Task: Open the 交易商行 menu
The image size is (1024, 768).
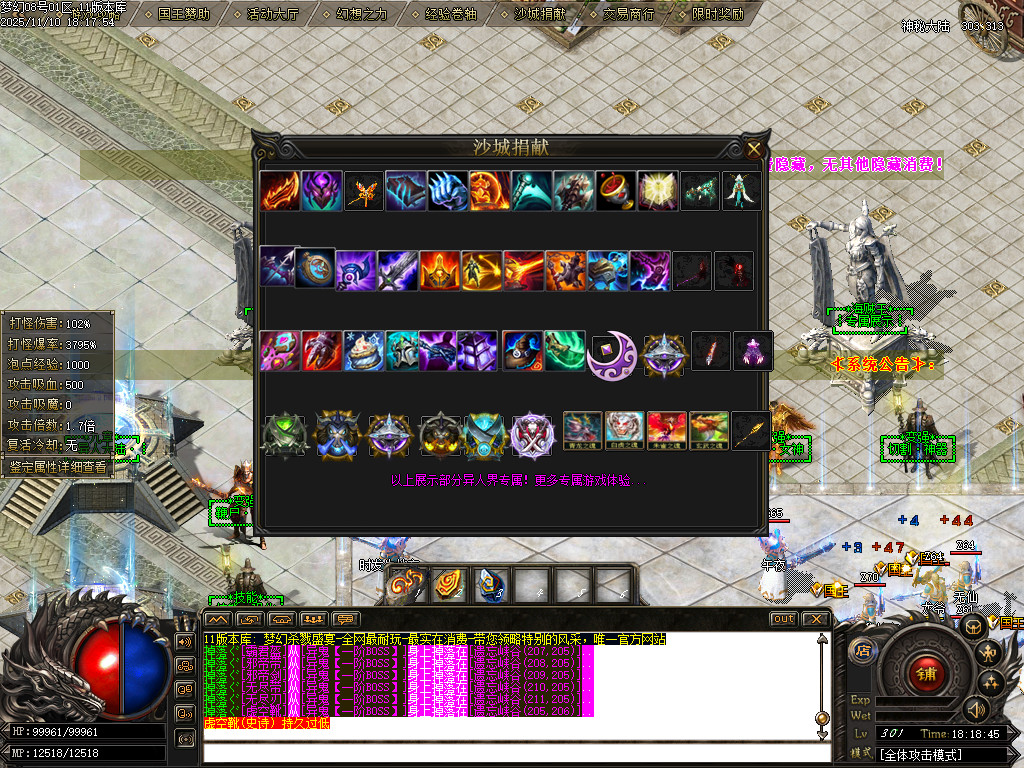Action: click(x=629, y=14)
